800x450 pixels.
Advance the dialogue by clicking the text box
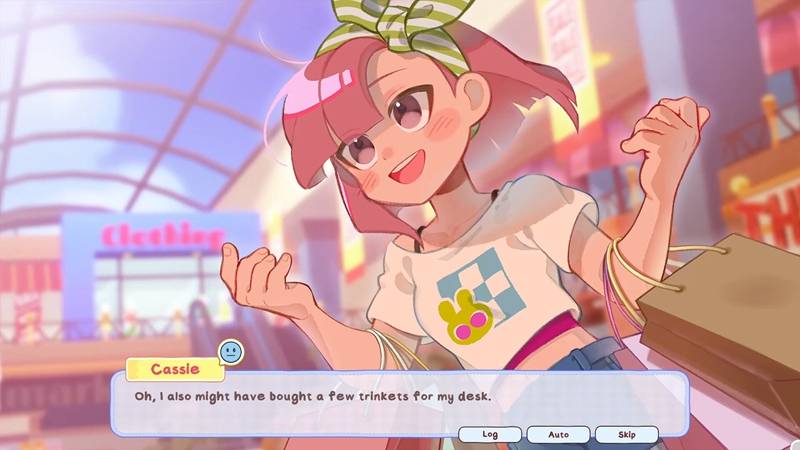pos(400,398)
